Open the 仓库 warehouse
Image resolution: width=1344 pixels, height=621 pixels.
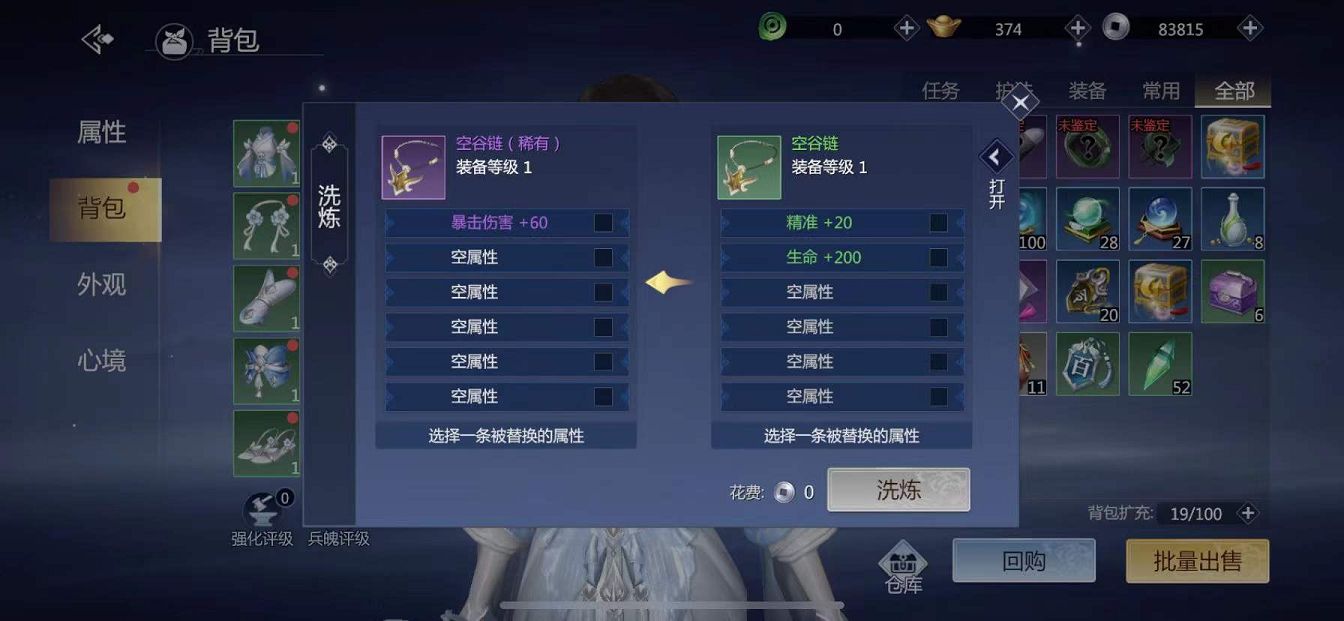tap(903, 567)
